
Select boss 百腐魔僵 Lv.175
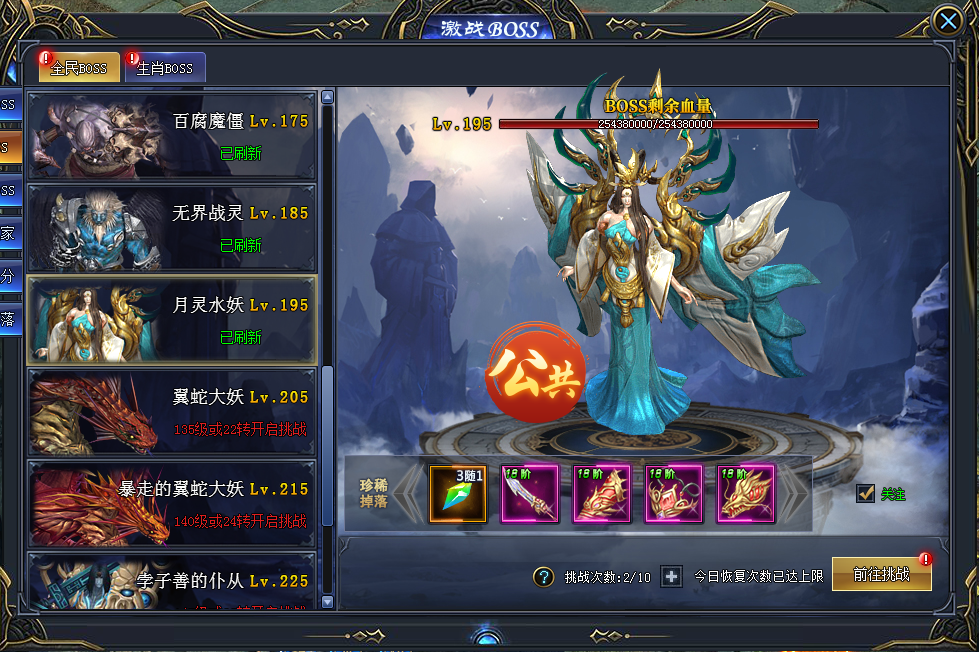tap(171, 136)
